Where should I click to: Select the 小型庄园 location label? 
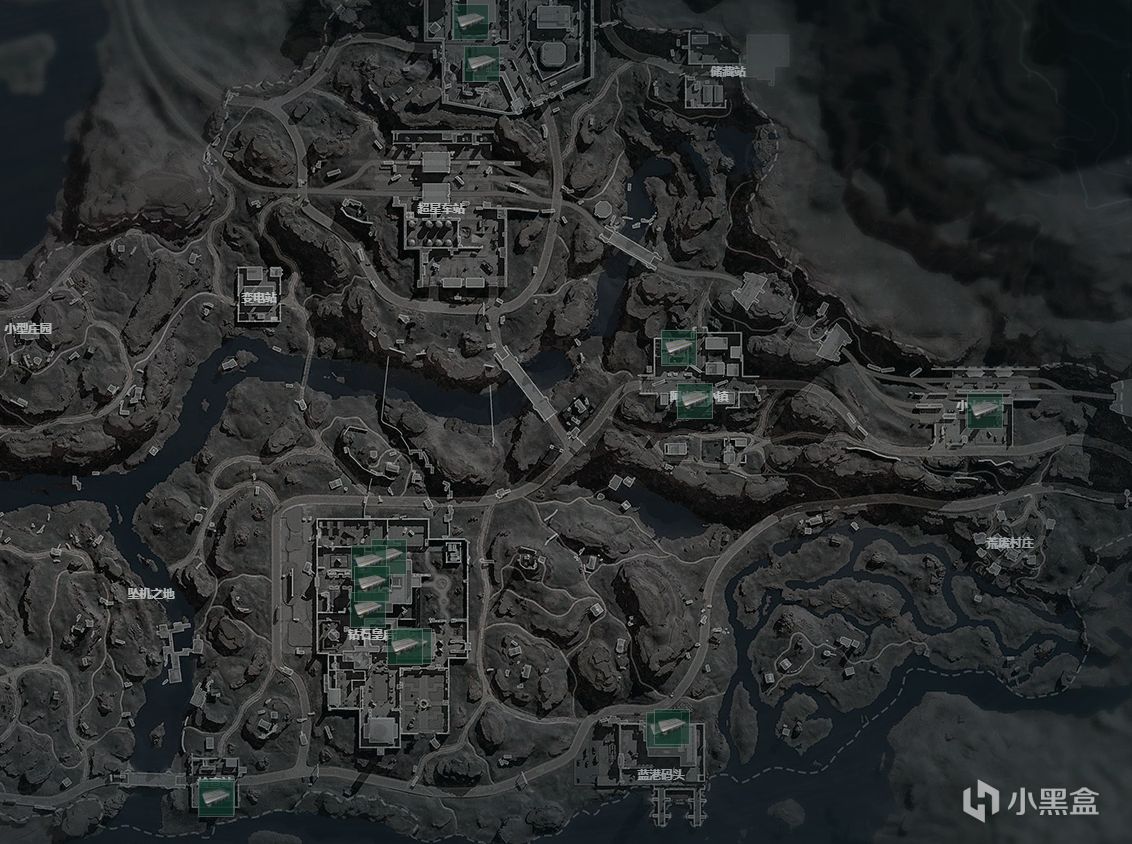[x=28, y=328]
